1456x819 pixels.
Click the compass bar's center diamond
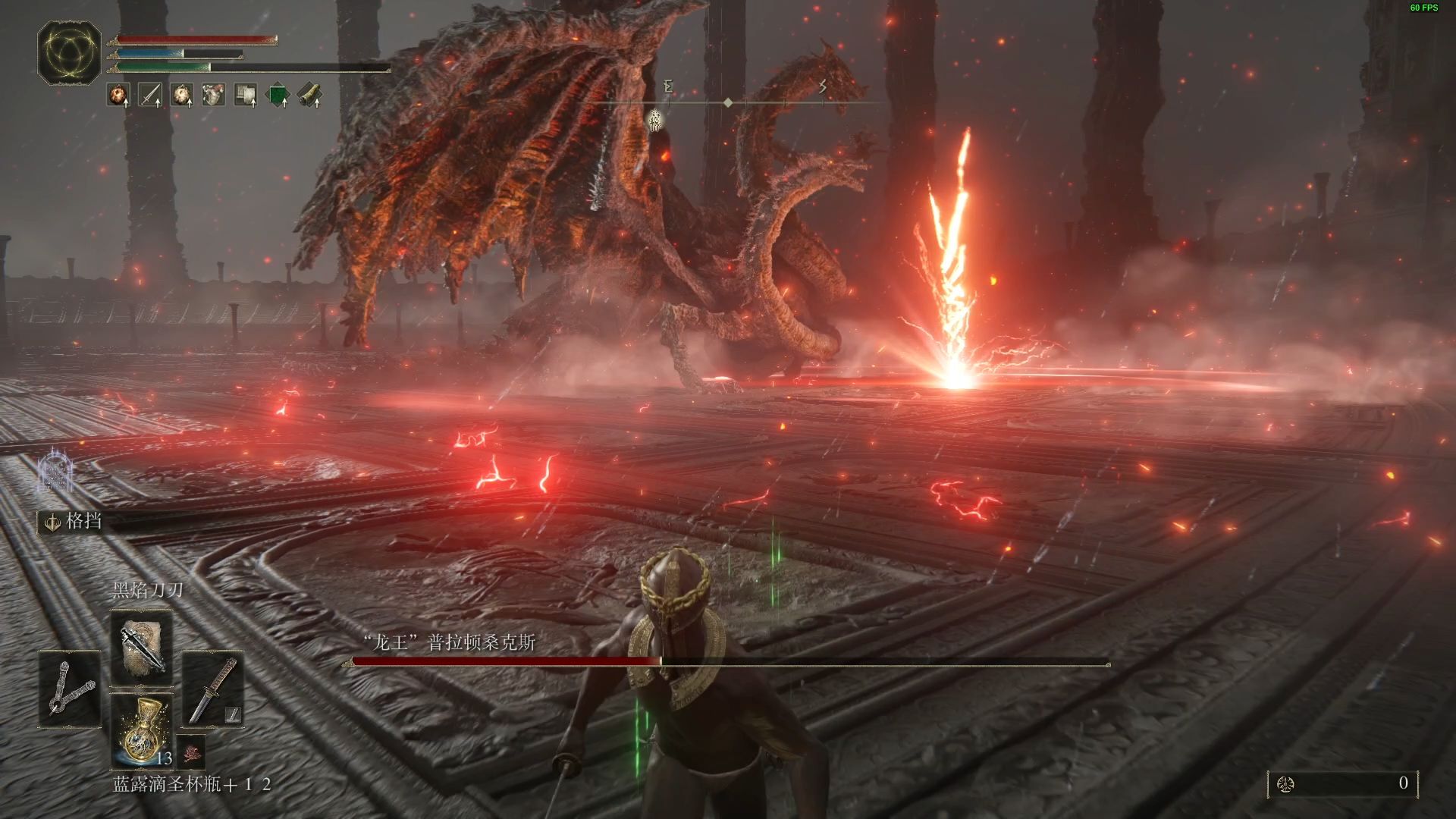[x=728, y=102]
